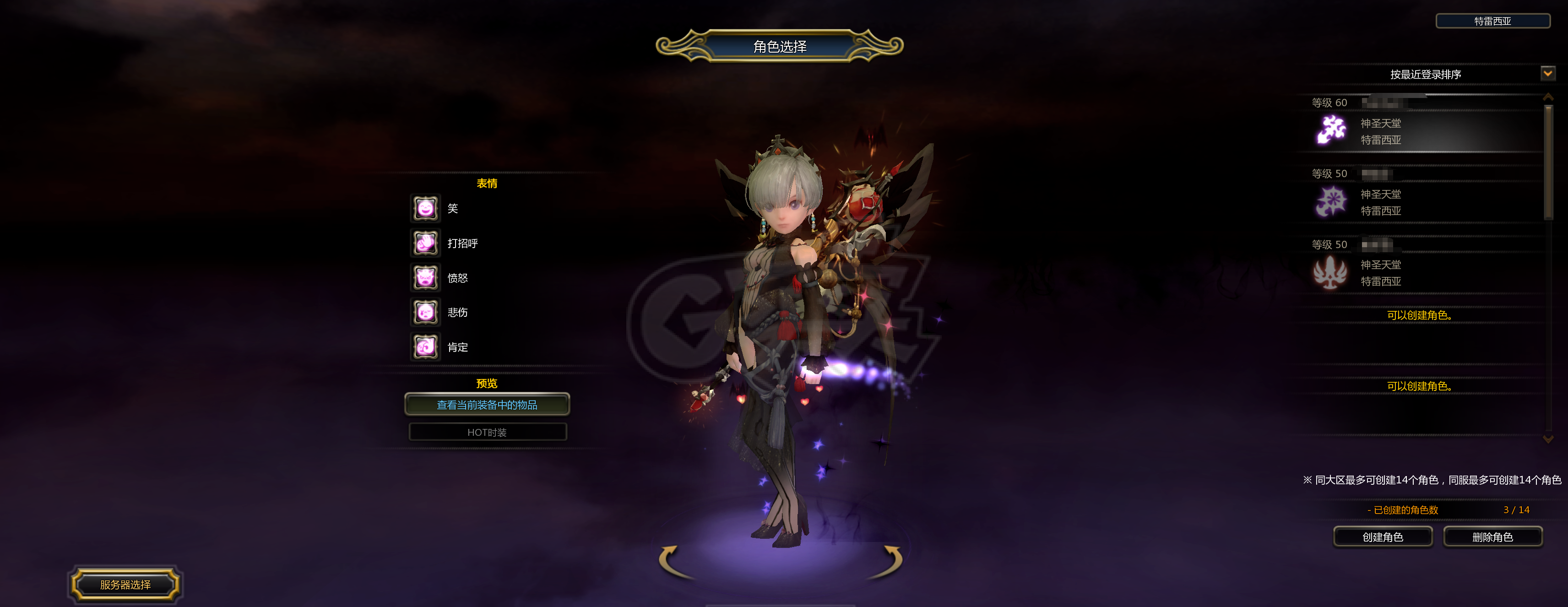Viewport: 1568px width, 607px height.
Task: Click 创建角色 to create a character
Action: click(1382, 537)
